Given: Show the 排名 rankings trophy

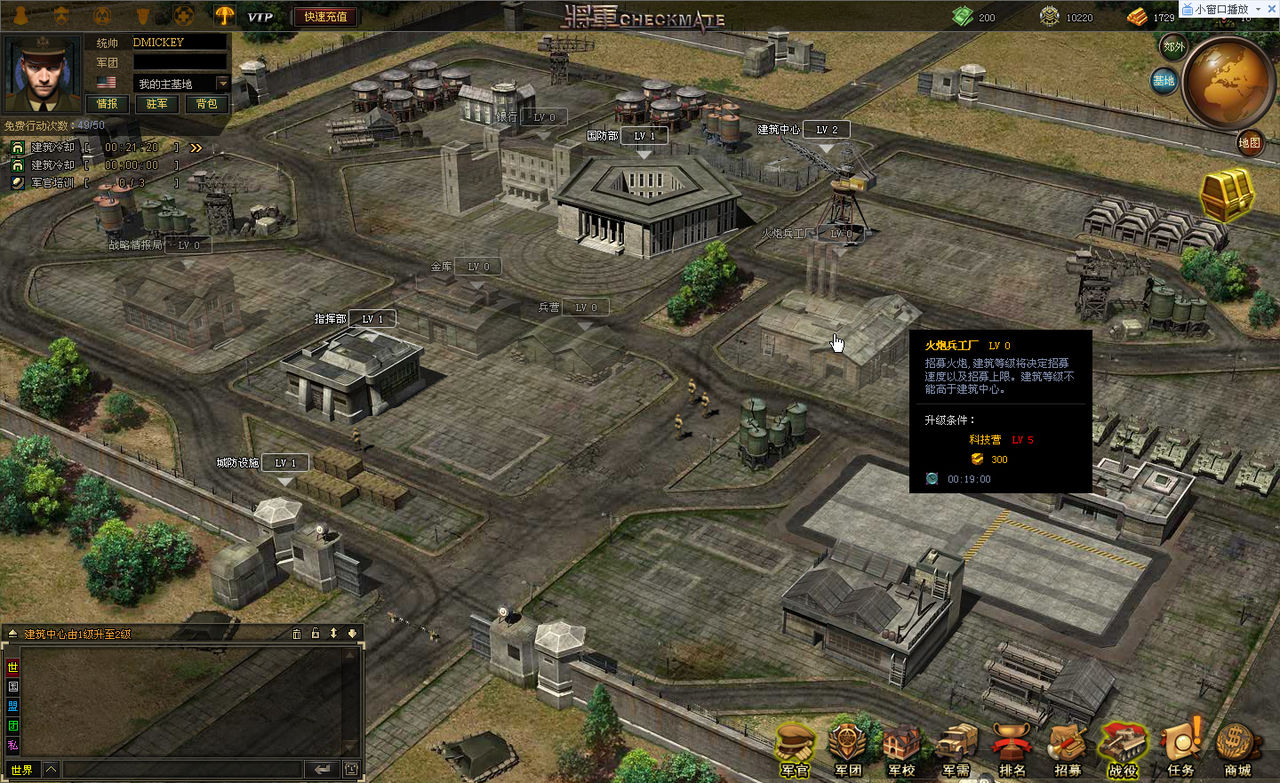Looking at the screenshot, I should [x=1012, y=751].
